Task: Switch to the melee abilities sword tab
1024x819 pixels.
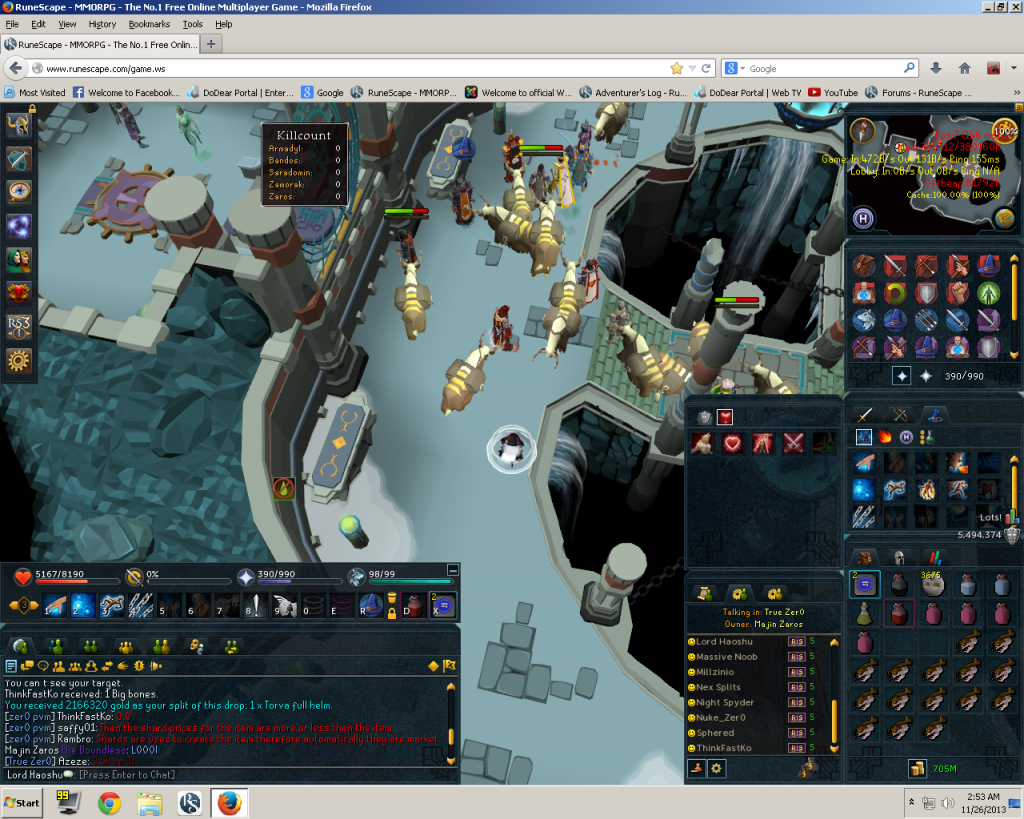Action: [x=865, y=414]
